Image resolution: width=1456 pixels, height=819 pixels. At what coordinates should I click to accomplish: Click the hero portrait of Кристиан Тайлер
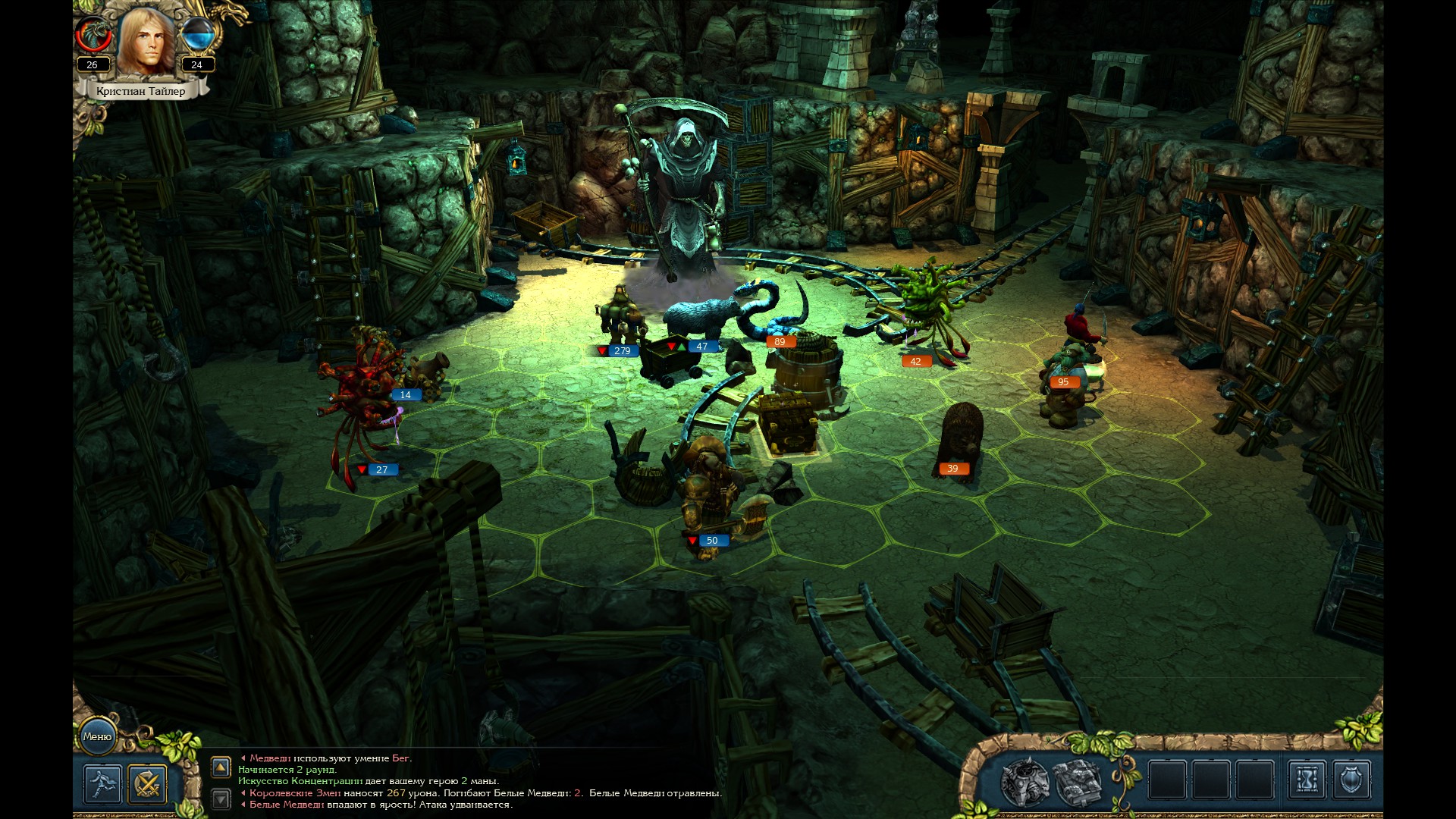[146, 42]
